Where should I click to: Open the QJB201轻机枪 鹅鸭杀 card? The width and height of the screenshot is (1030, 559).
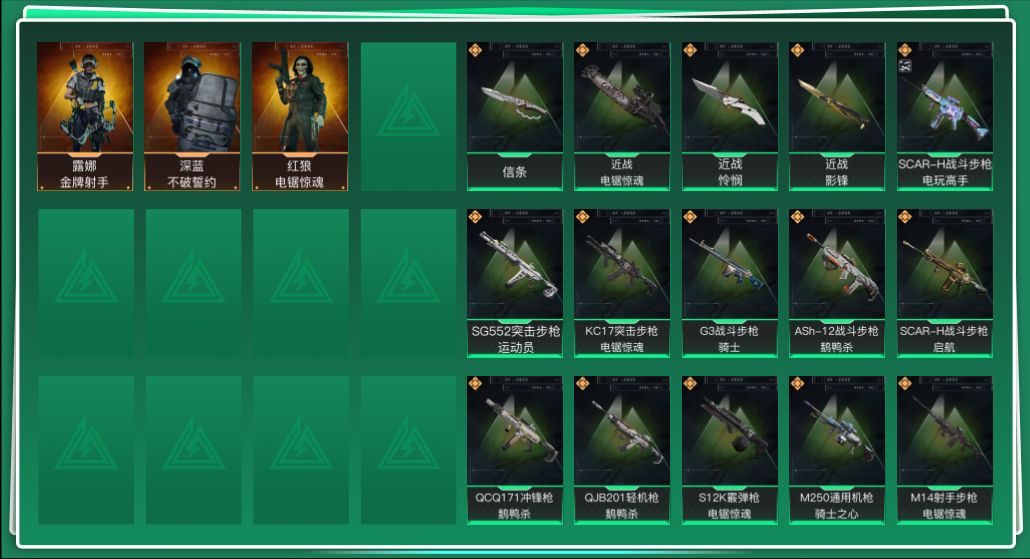pyautogui.click(x=622, y=450)
